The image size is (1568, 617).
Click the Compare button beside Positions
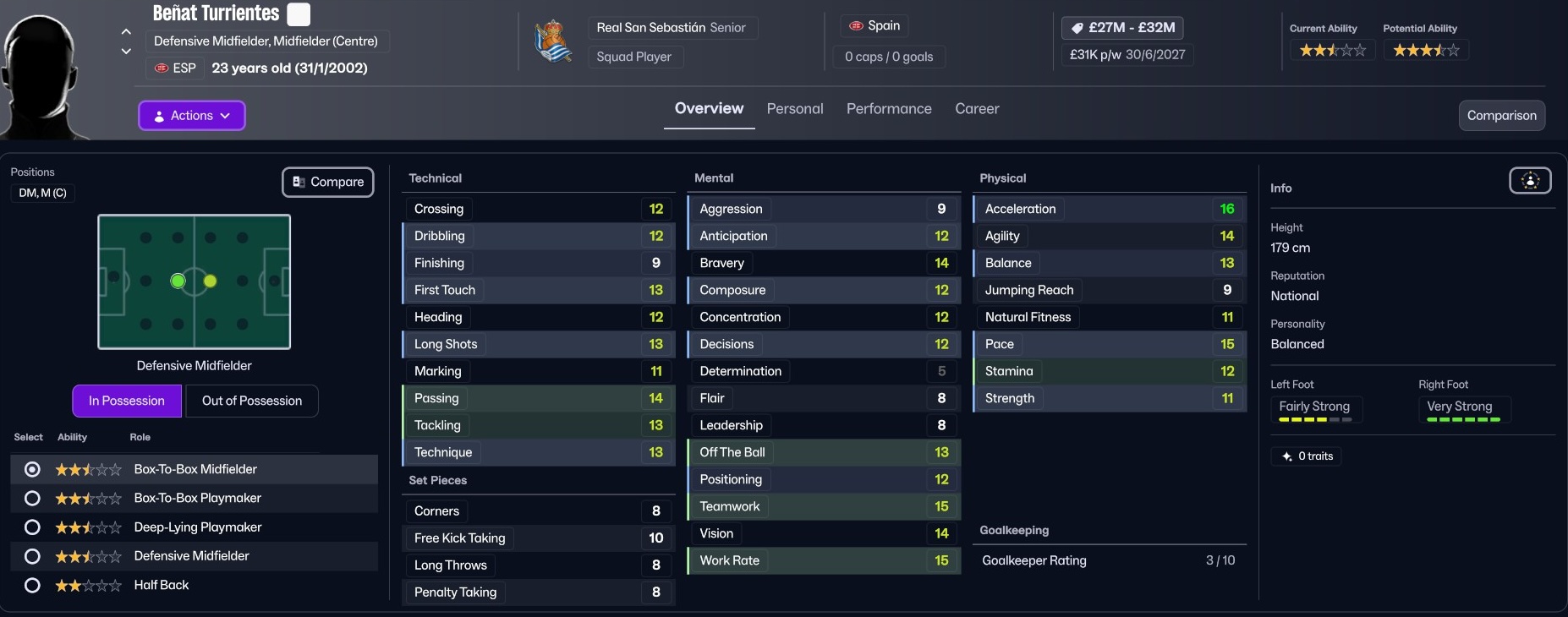[328, 182]
